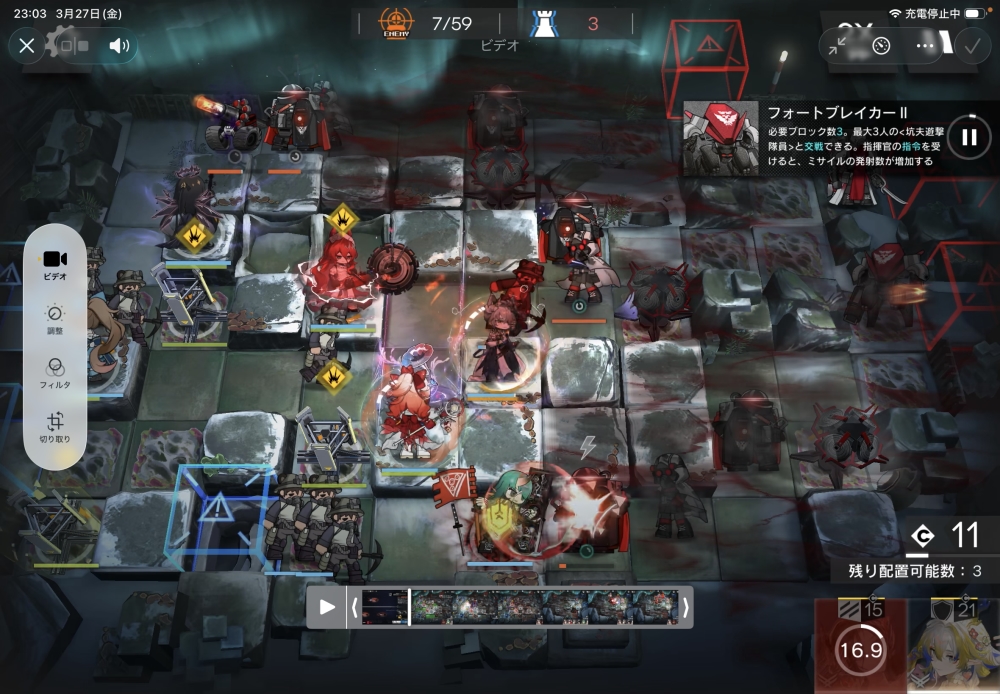Image resolution: width=1000 pixels, height=694 pixels.
Task: Close the video editor with the X button
Action: click(27, 45)
